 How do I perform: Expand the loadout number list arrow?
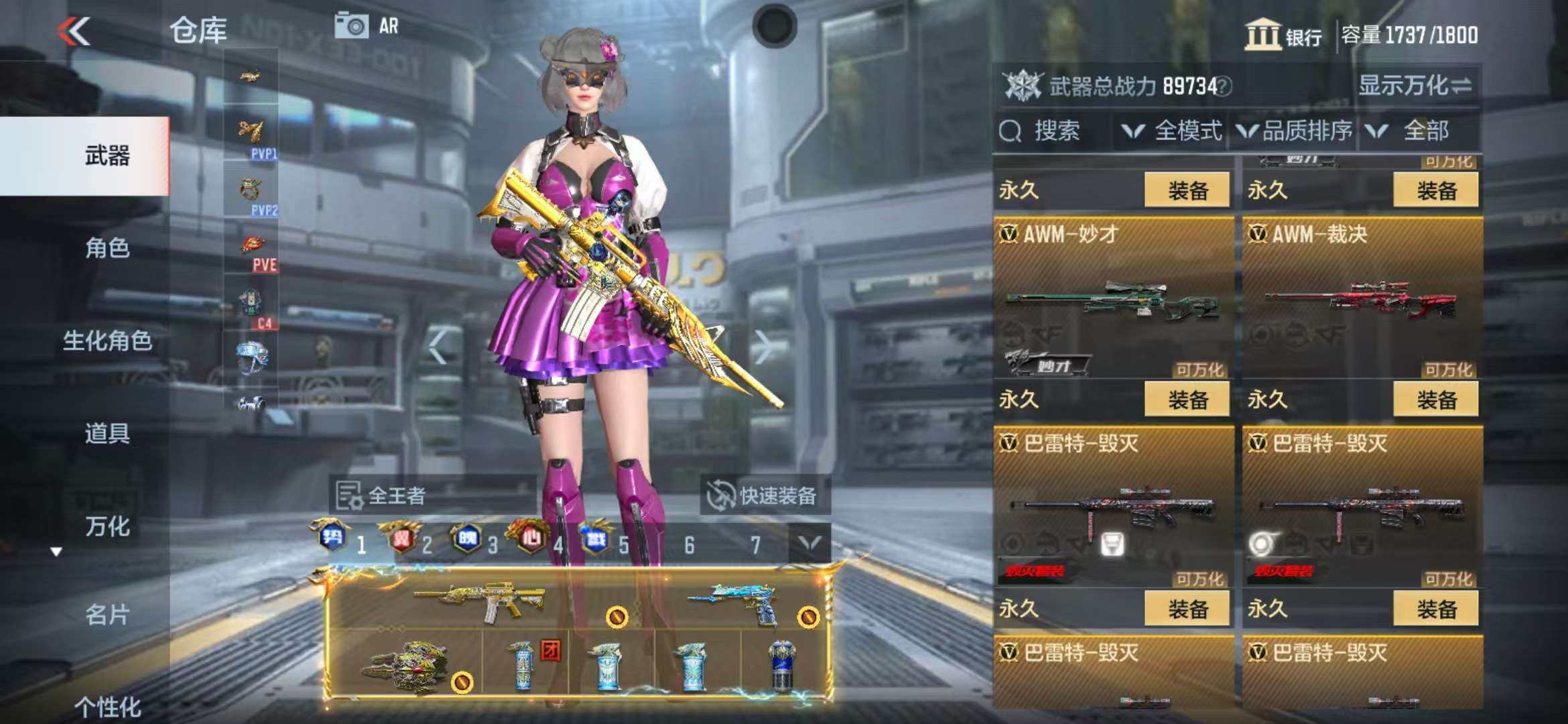coord(809,543)
